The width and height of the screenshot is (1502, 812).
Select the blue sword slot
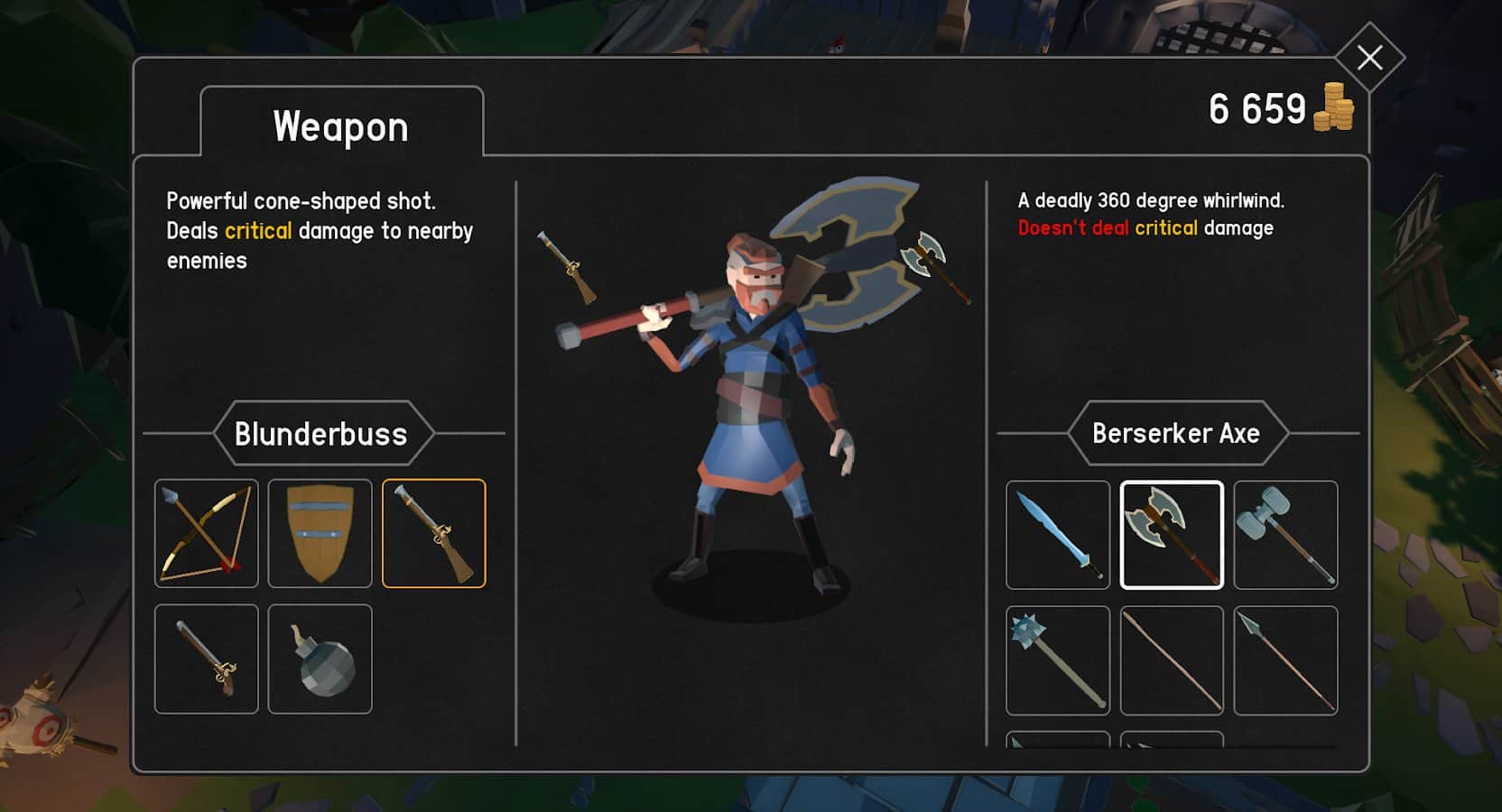coord(1058,535)
